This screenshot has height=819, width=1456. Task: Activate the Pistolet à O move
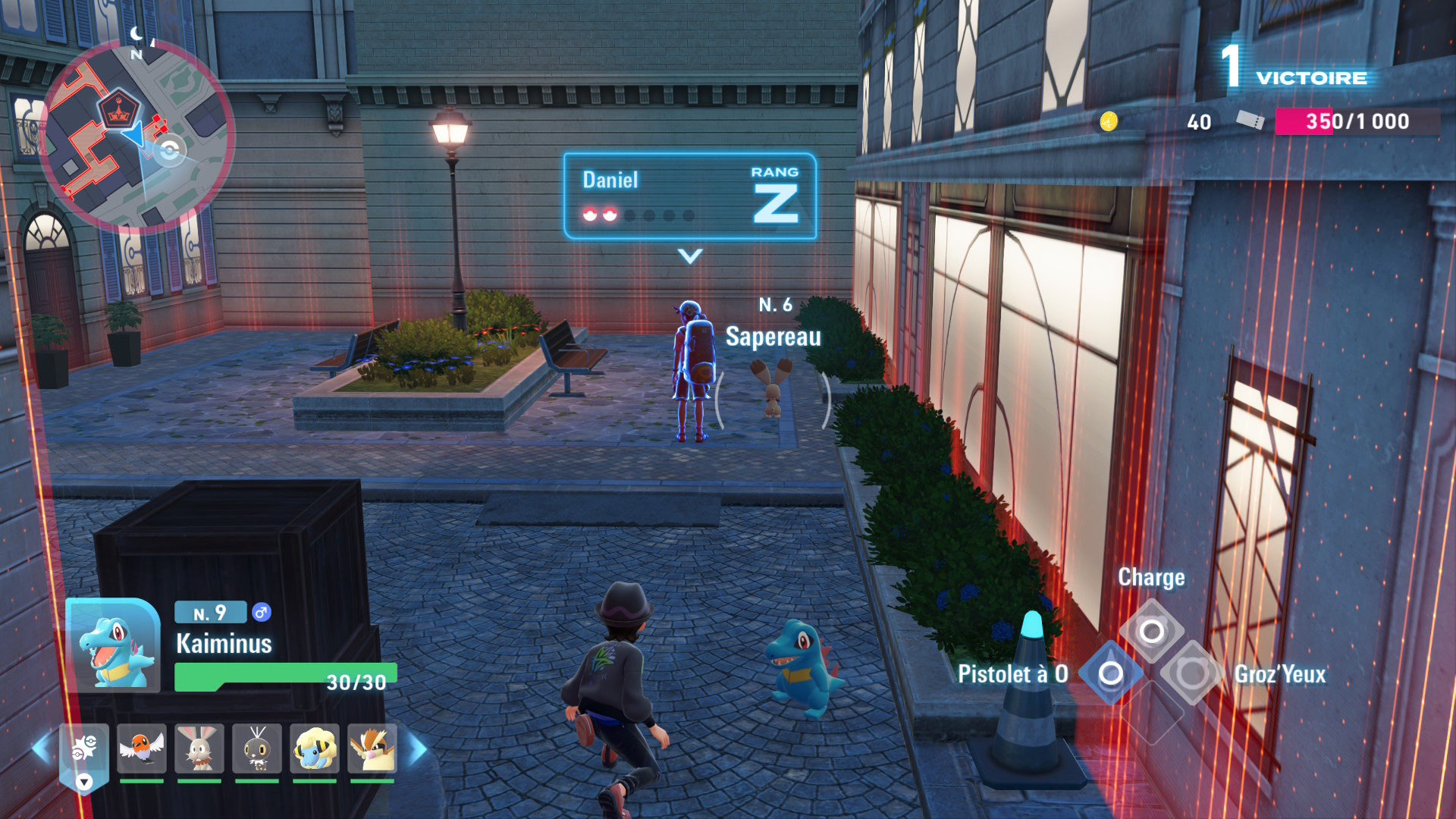(x=1110, y=673)
